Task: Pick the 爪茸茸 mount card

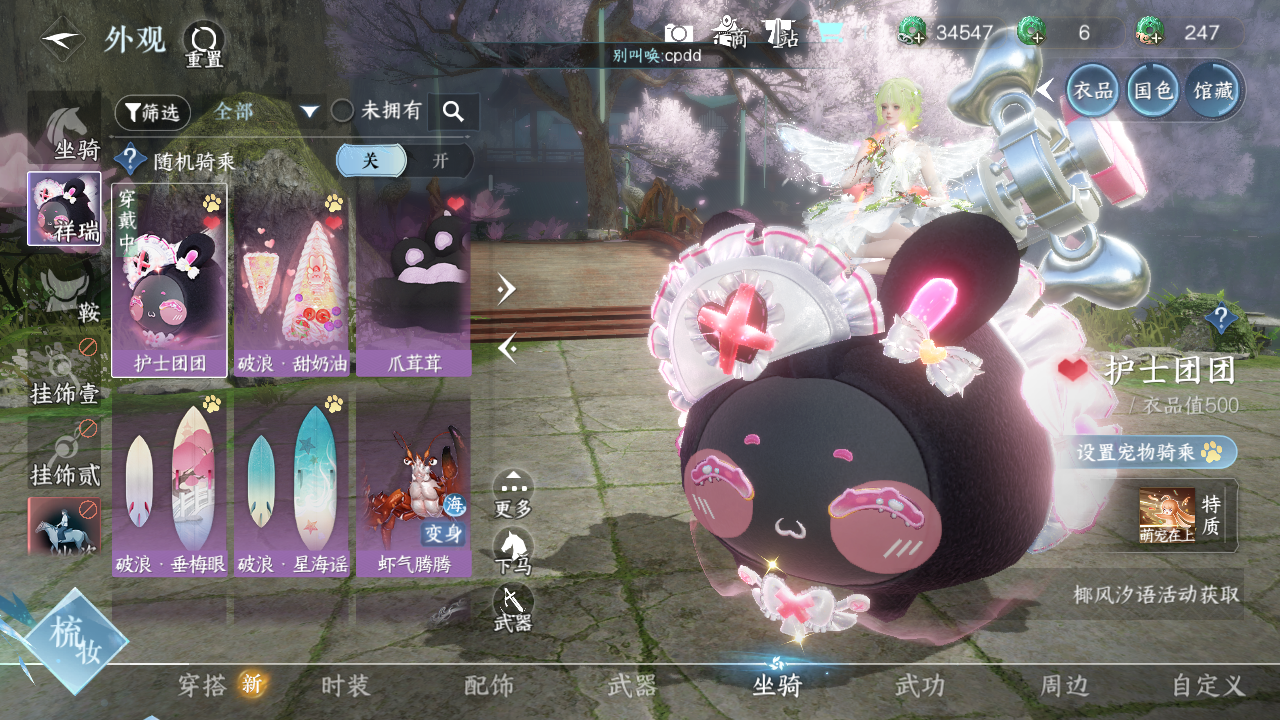Action: (x=413, y=280)
